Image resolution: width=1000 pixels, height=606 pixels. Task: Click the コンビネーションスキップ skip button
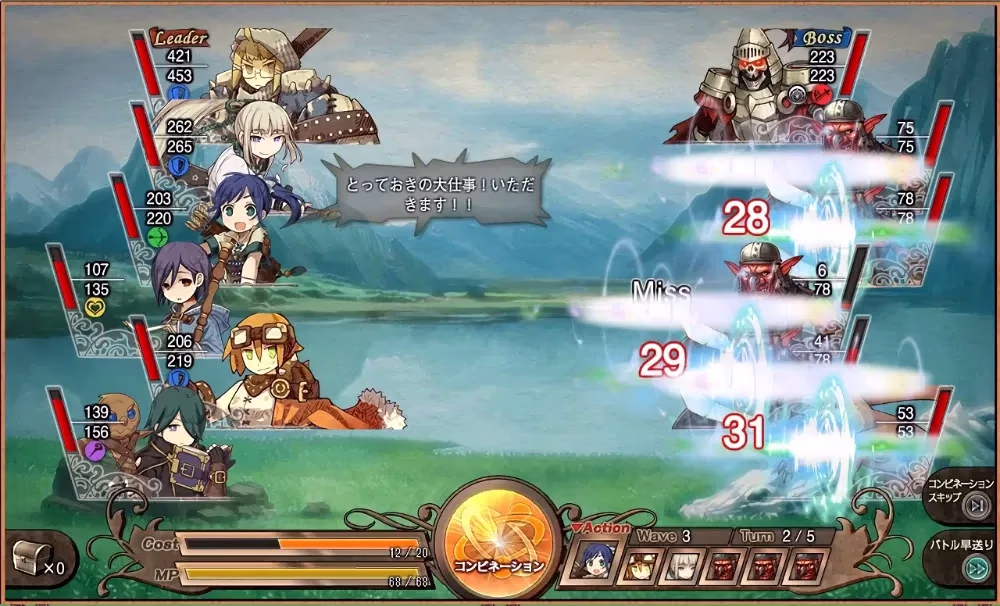(x=962, y=495)
